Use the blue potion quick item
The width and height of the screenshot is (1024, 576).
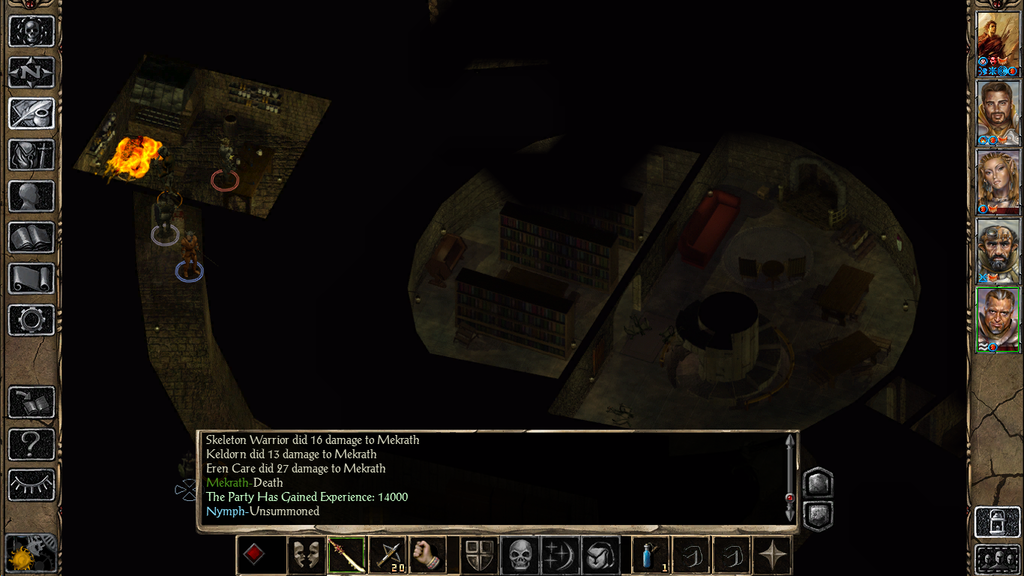pos(651,555)
